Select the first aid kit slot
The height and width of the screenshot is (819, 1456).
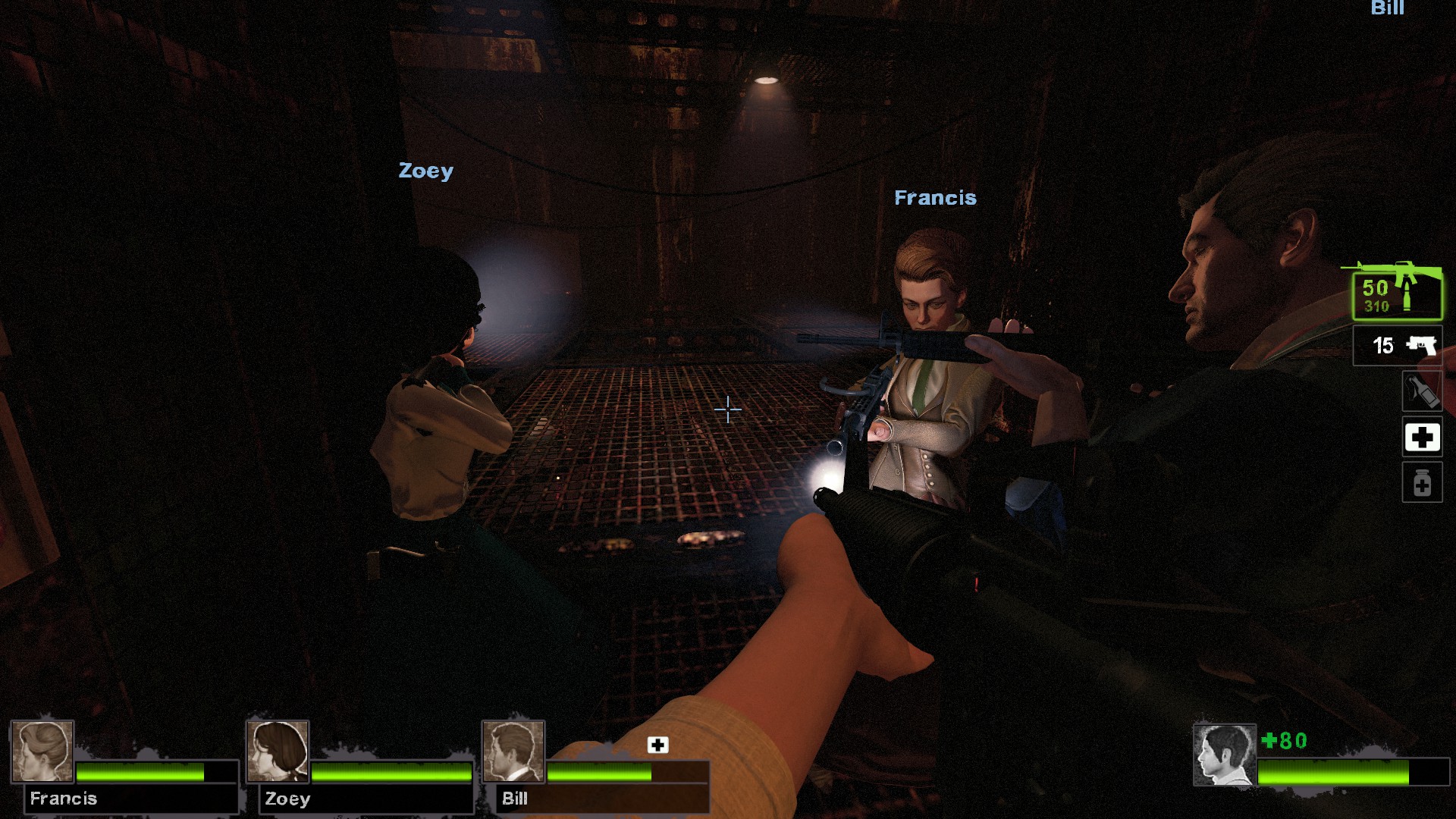click(1421, 437)
